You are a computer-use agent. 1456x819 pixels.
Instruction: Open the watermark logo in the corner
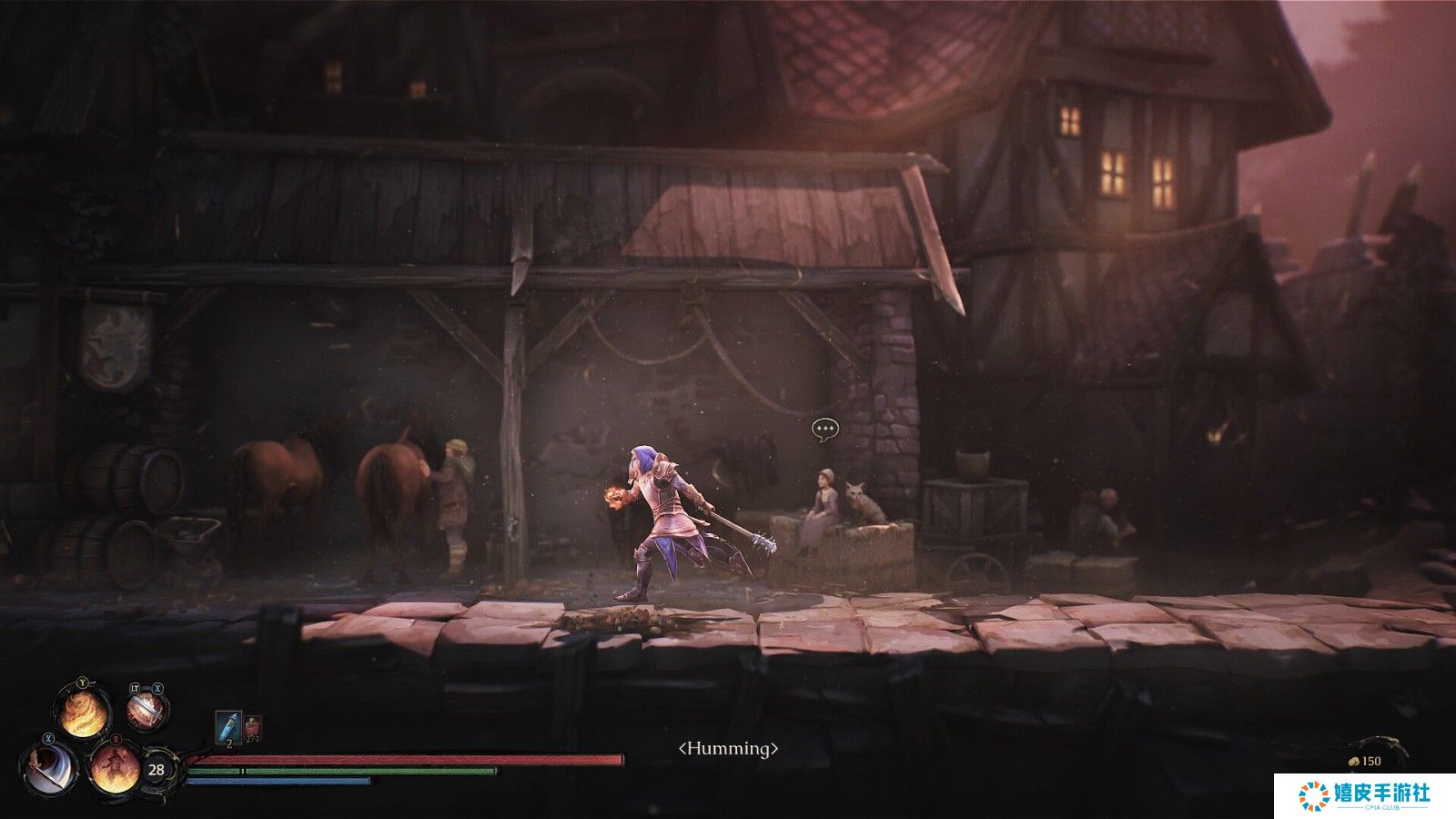point(1364,794)
